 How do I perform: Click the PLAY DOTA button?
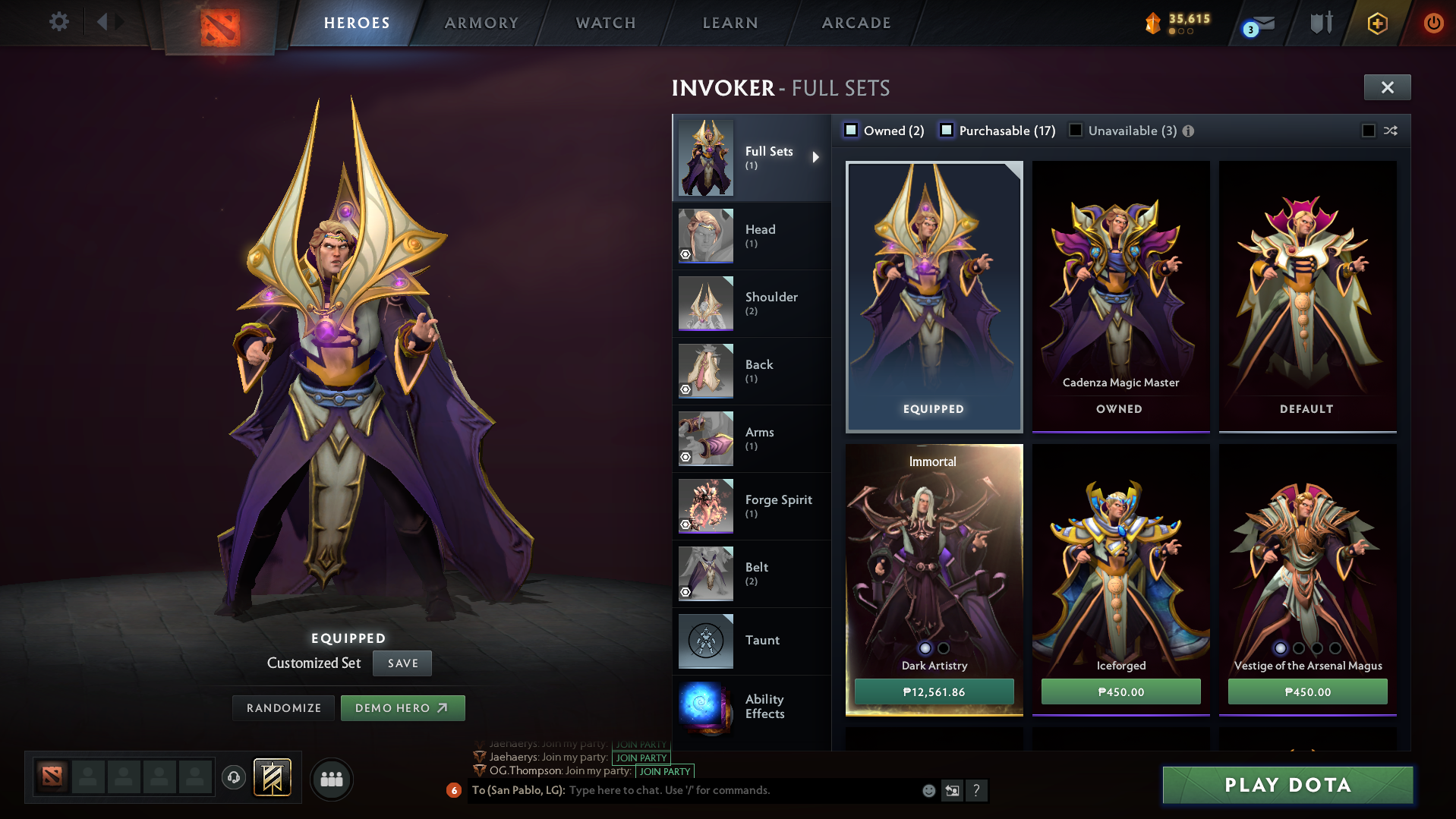coord(1286,786)
